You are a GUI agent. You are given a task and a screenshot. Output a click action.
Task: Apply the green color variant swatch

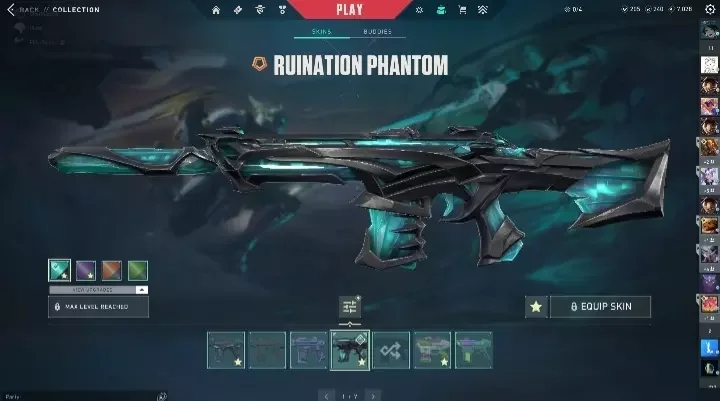coord(138,269)
